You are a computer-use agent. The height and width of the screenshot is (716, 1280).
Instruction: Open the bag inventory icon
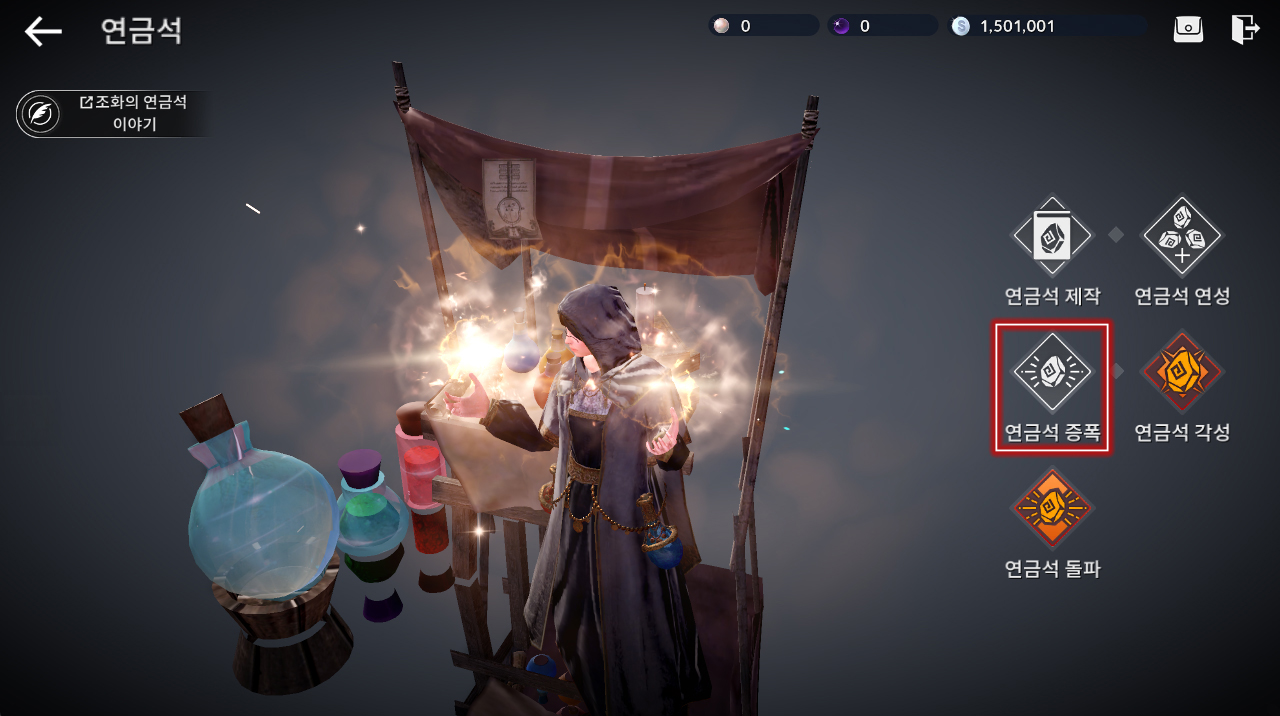[x=1188, y=29]
